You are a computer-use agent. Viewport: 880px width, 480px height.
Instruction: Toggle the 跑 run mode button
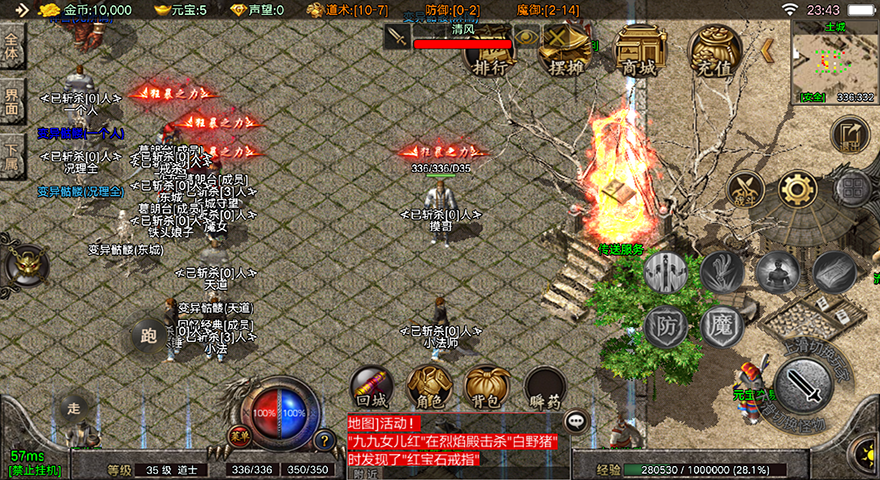click(x=149, y=336)
